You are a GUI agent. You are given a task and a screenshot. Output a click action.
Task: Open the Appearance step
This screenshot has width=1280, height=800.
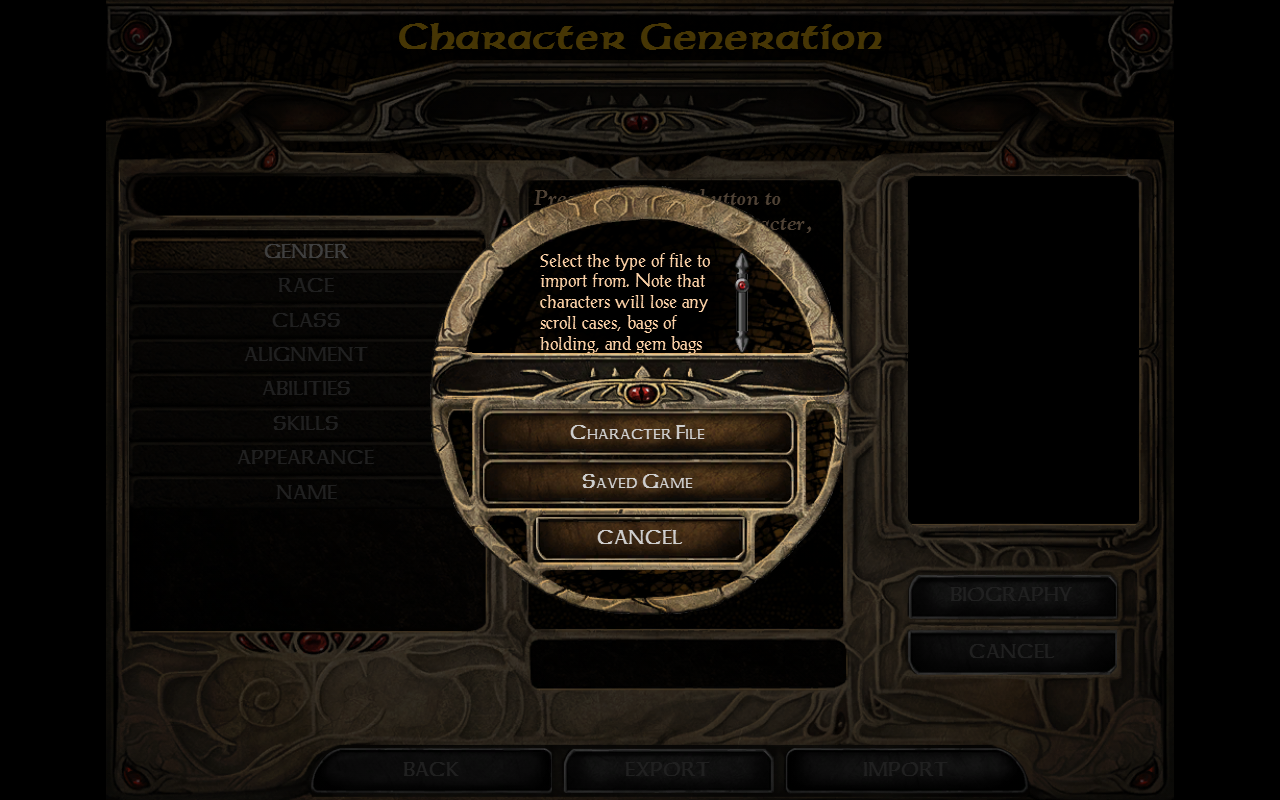tap(306, 458)
